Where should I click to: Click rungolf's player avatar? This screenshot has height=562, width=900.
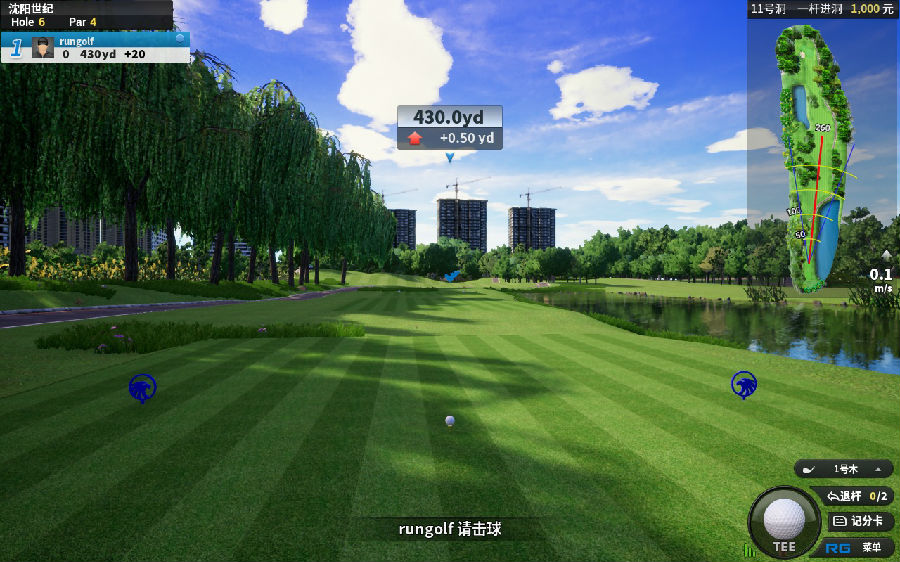click(43, 47)
